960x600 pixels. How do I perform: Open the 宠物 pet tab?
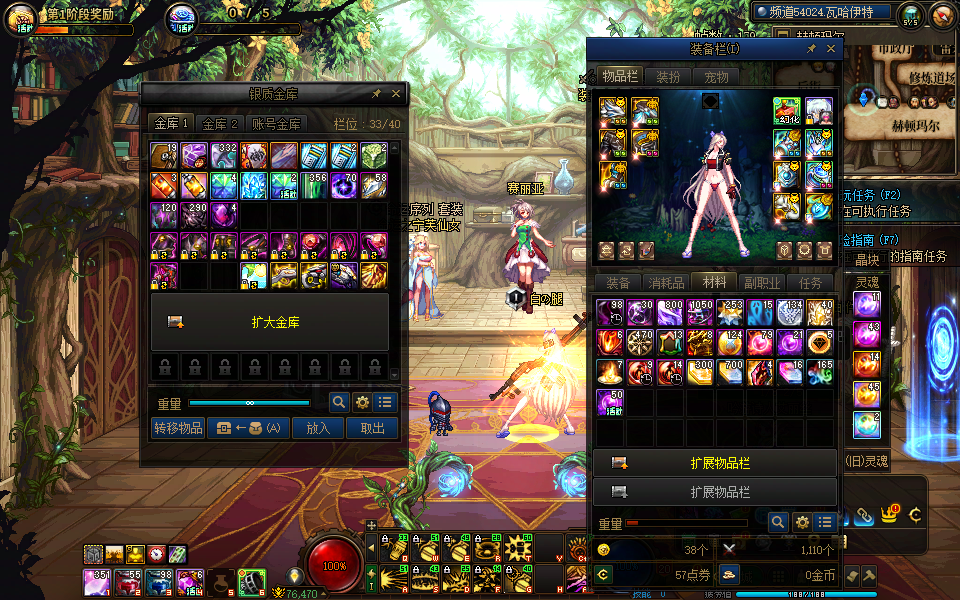pyautogui.click(x=716, y=77)
